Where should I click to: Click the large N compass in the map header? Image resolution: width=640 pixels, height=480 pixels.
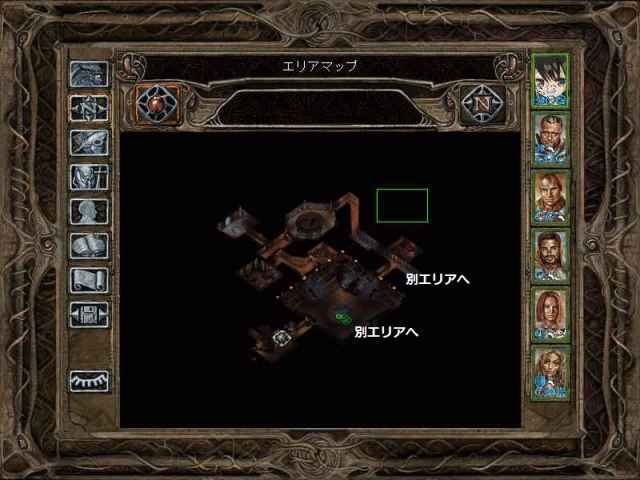point(481,102)
